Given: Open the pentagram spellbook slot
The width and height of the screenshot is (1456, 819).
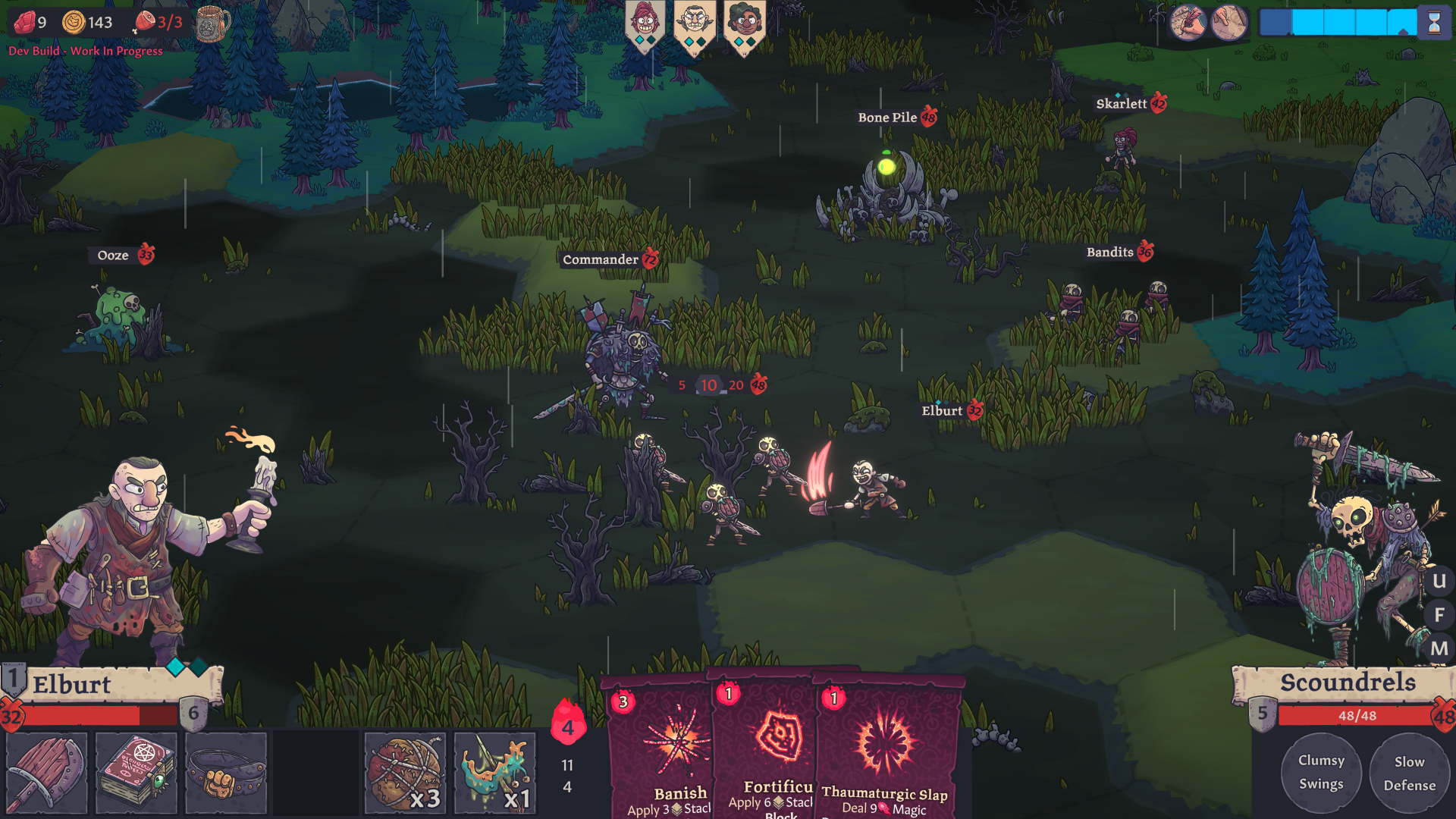Looking at the screenshot, I should (x=136, y=772).
